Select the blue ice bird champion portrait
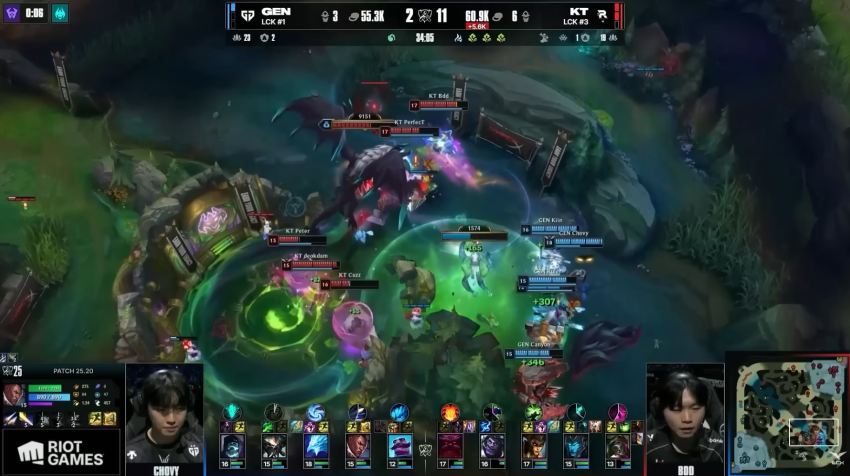 316,445
